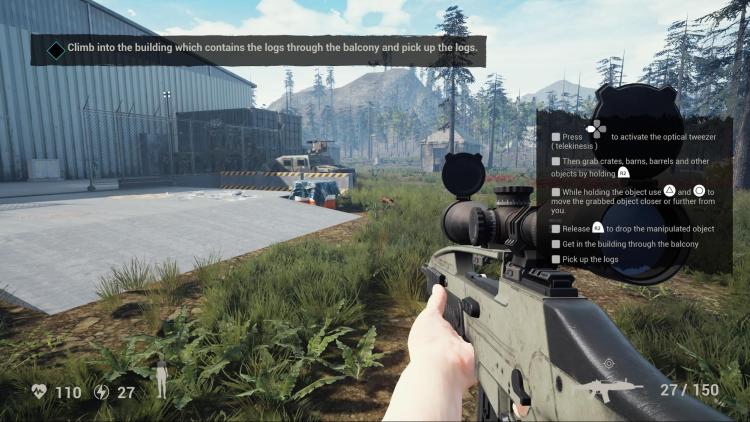Click the standing stance figure icon
This screenshot has width=750, height=422.
tap(161, 380)
